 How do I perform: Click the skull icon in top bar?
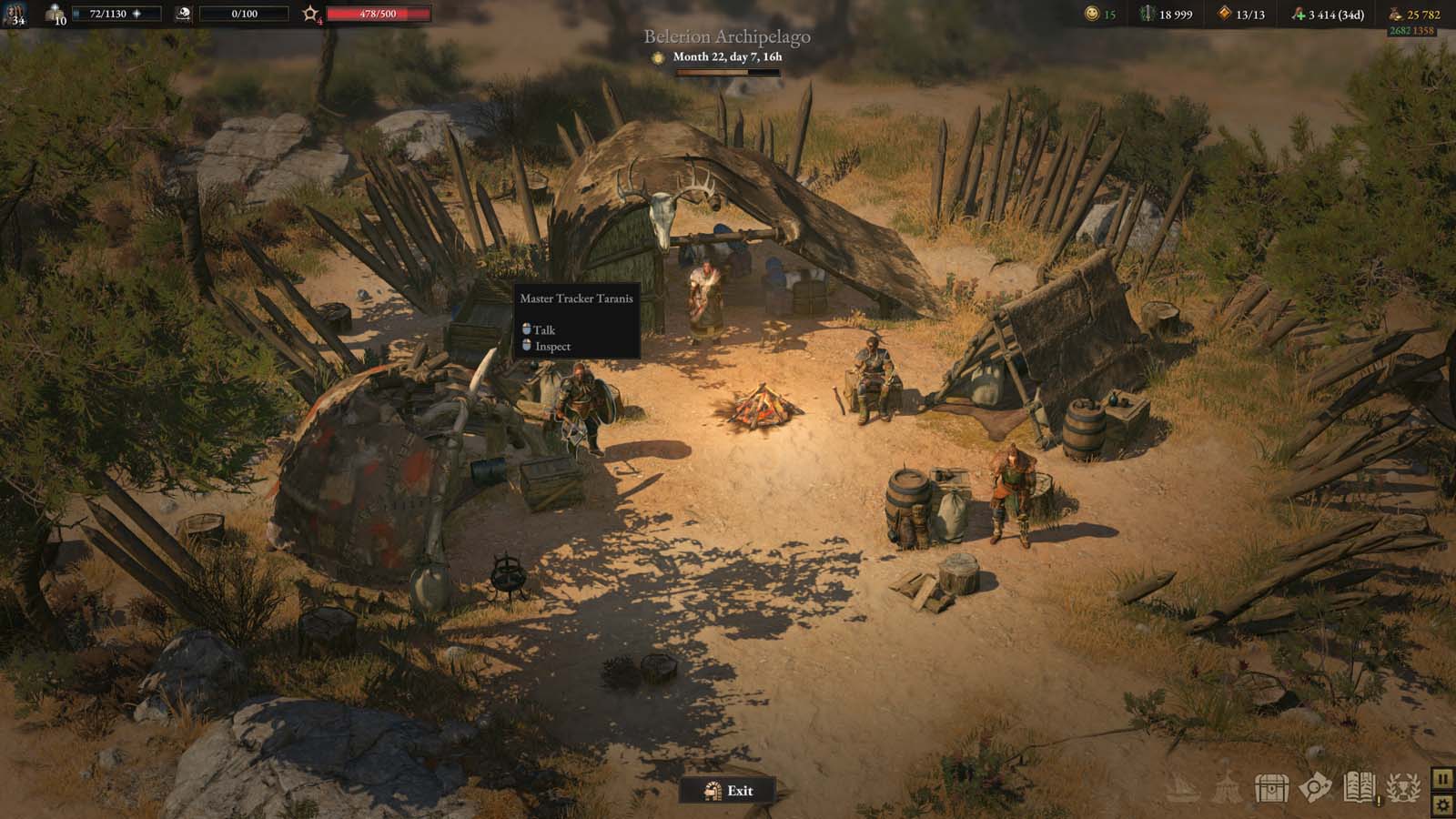tap(182, 14)
